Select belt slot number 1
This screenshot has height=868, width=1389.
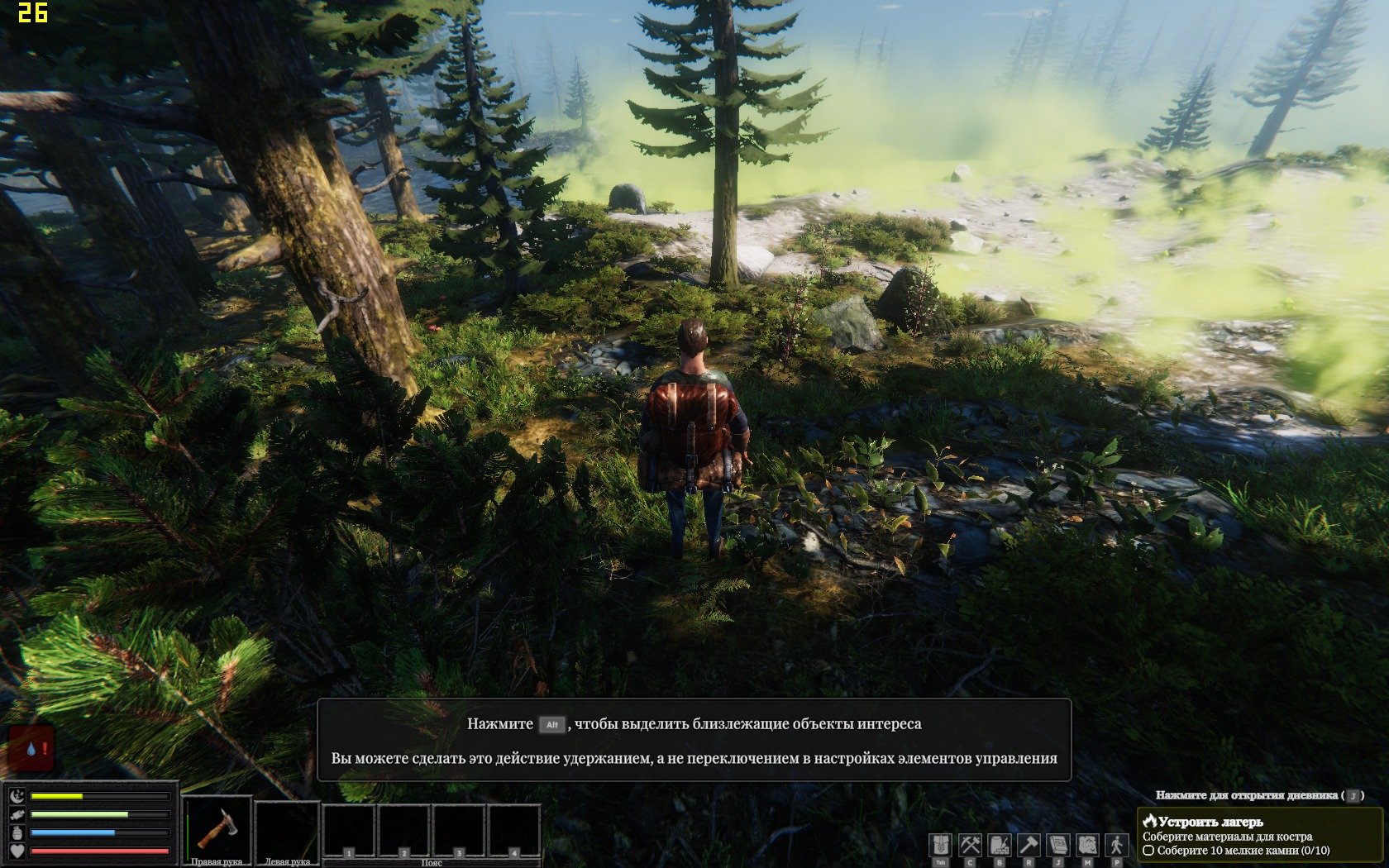coord(349,832)
